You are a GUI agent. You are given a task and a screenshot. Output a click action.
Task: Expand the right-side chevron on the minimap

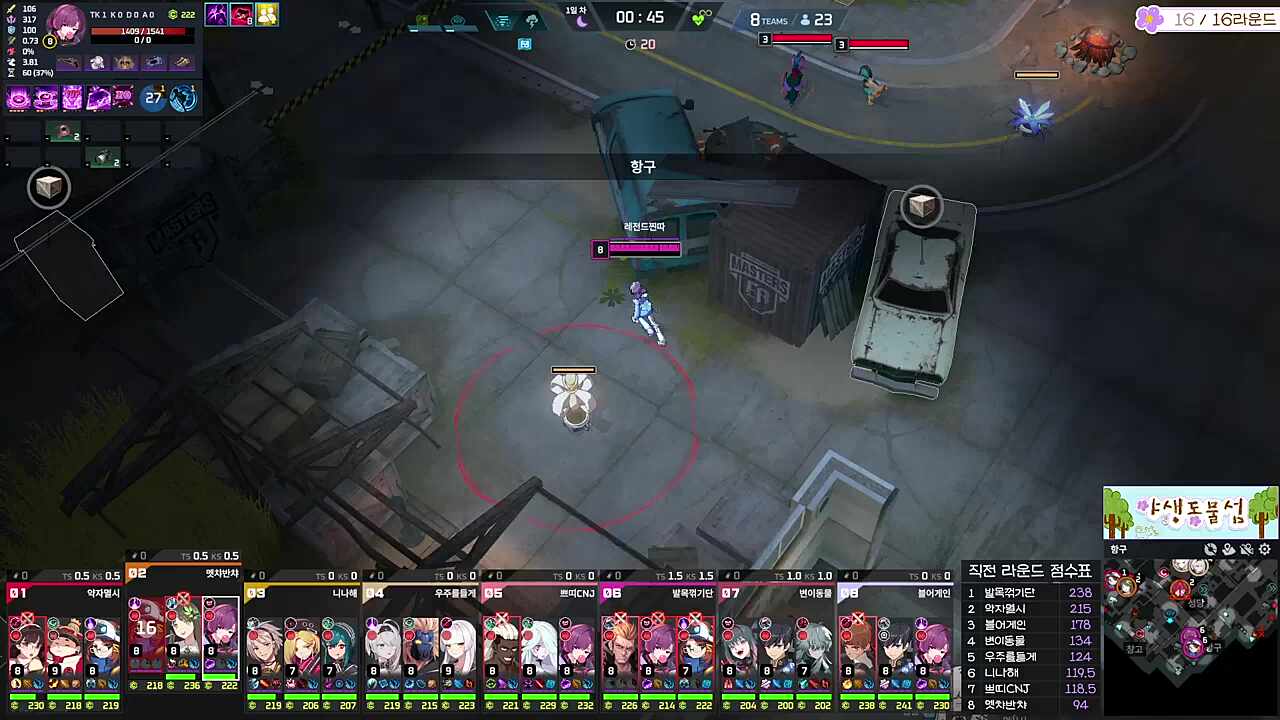click(1272, 588)
